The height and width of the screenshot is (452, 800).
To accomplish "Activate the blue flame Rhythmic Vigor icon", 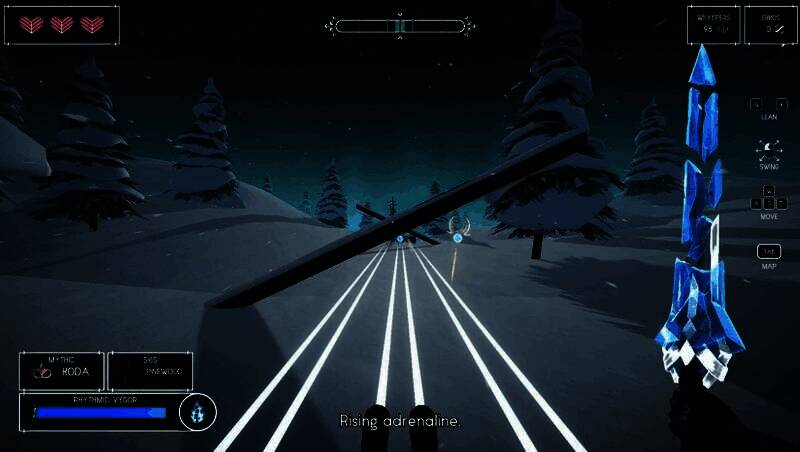I will (197, 411).
